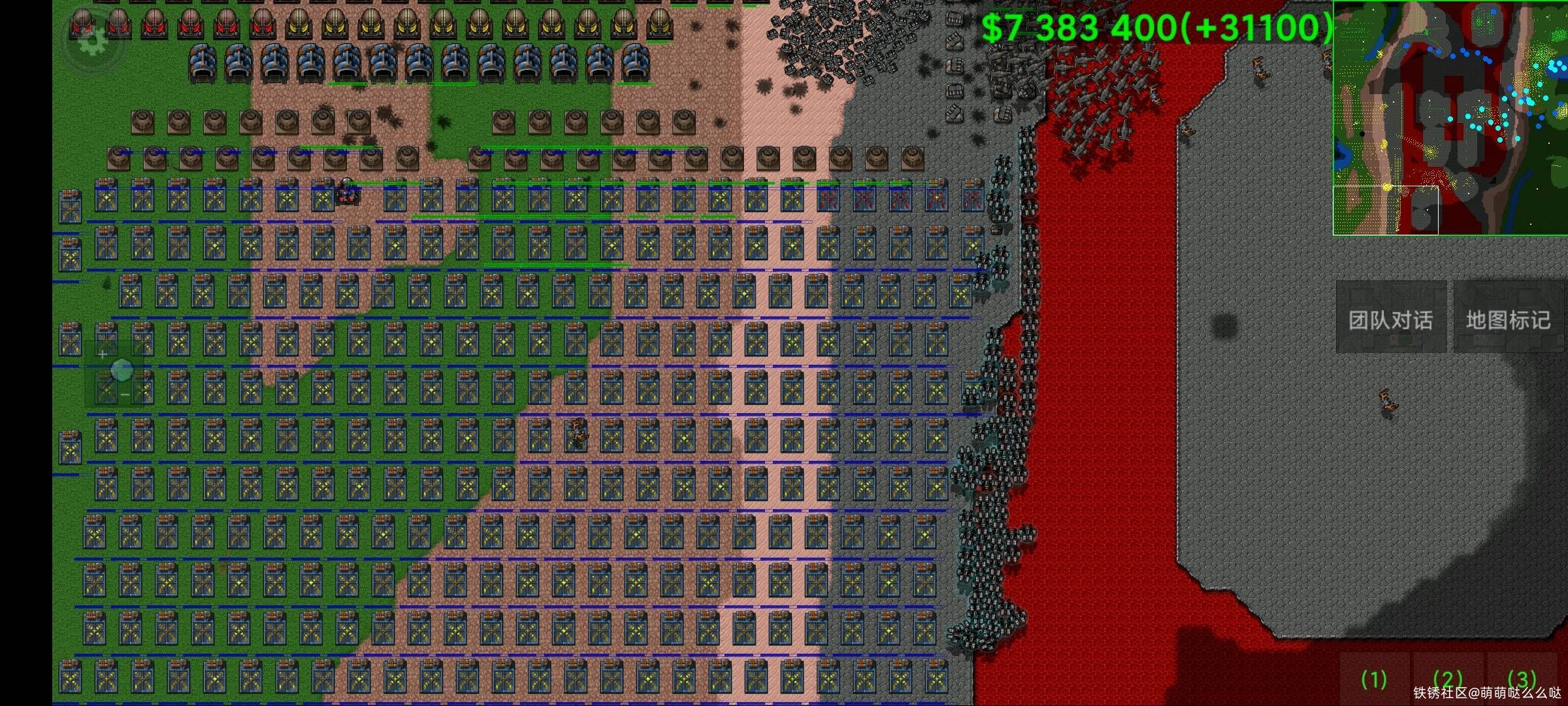This screenshot has height=706, width=1568.
Task: Click on the minimap
Action: tap(1449, 118)
